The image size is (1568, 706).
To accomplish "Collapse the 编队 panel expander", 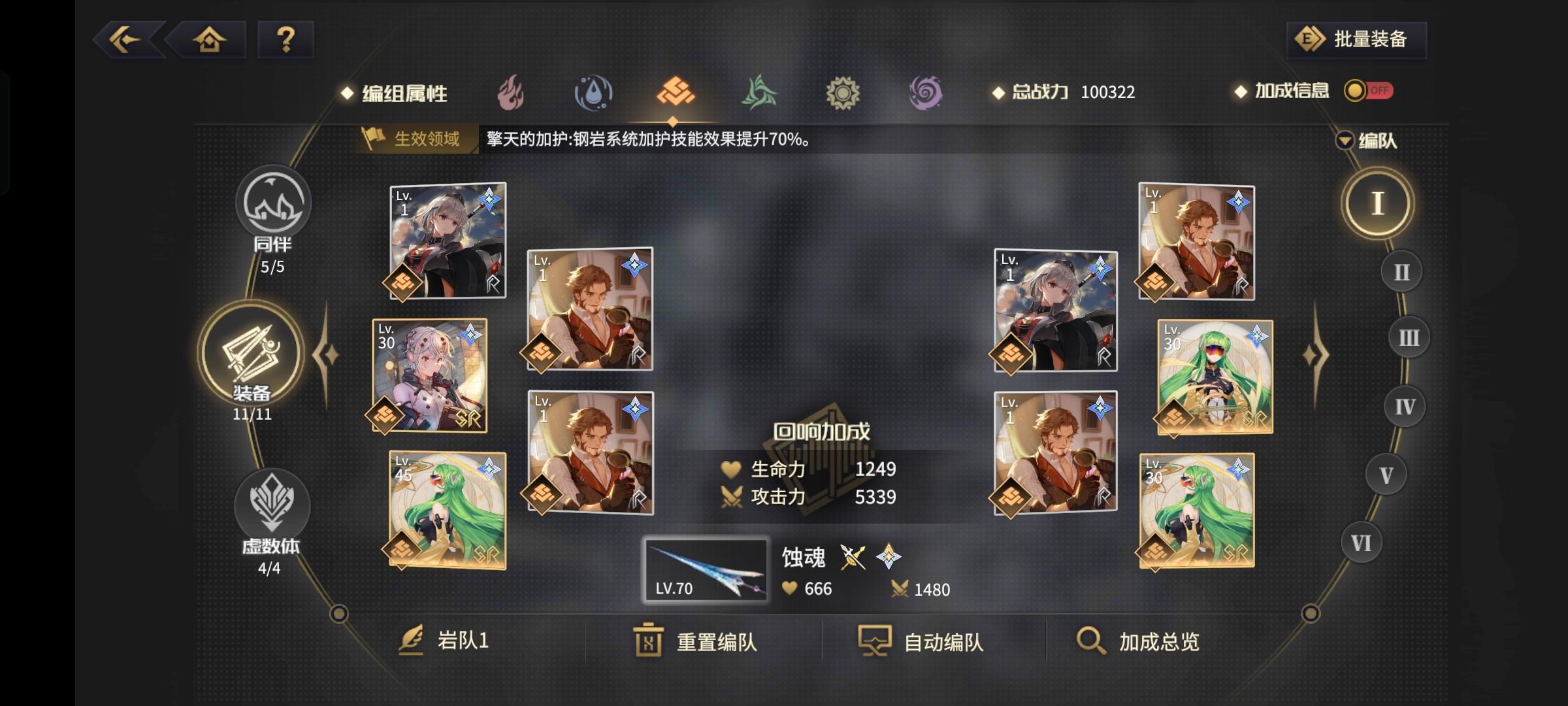I will (x=1346, y=139).
